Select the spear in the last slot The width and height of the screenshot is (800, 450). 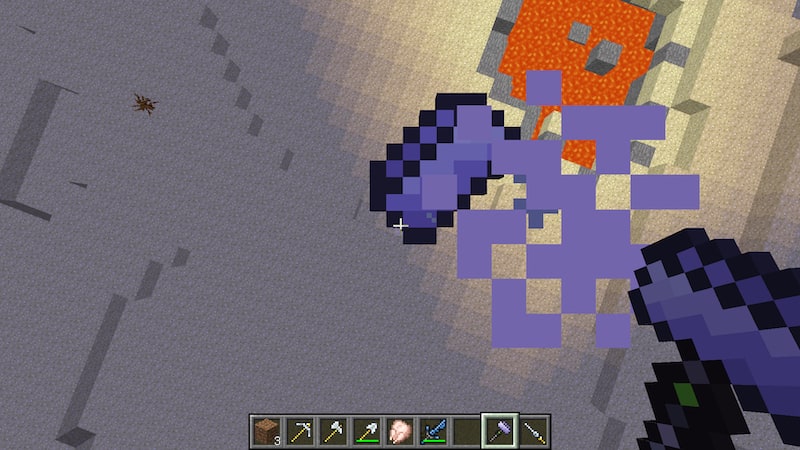pyautogui.click(x=534, y=429)
